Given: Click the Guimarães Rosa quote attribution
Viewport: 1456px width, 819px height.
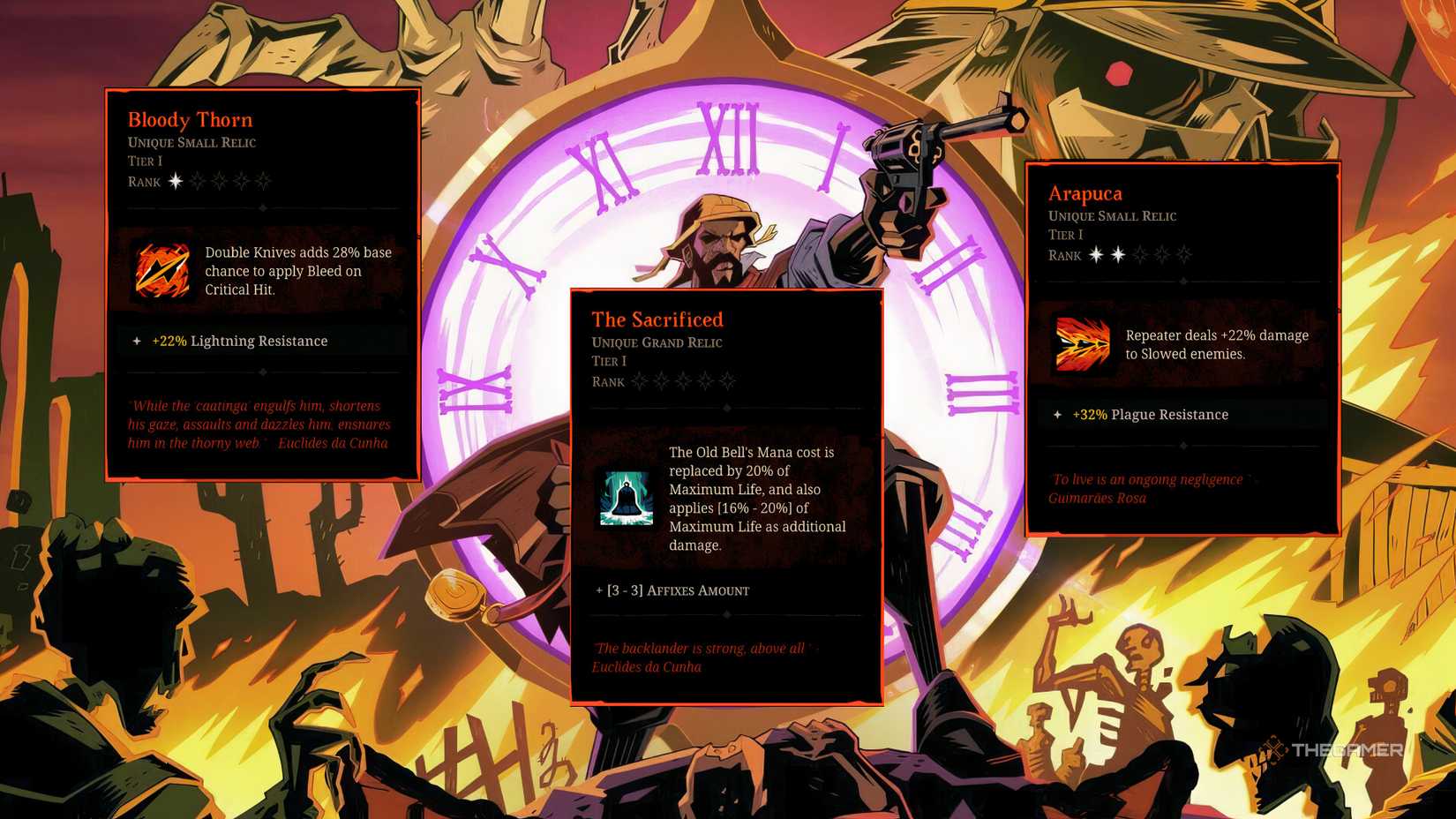Looking at the screenshot, I should pos(1098,498).
